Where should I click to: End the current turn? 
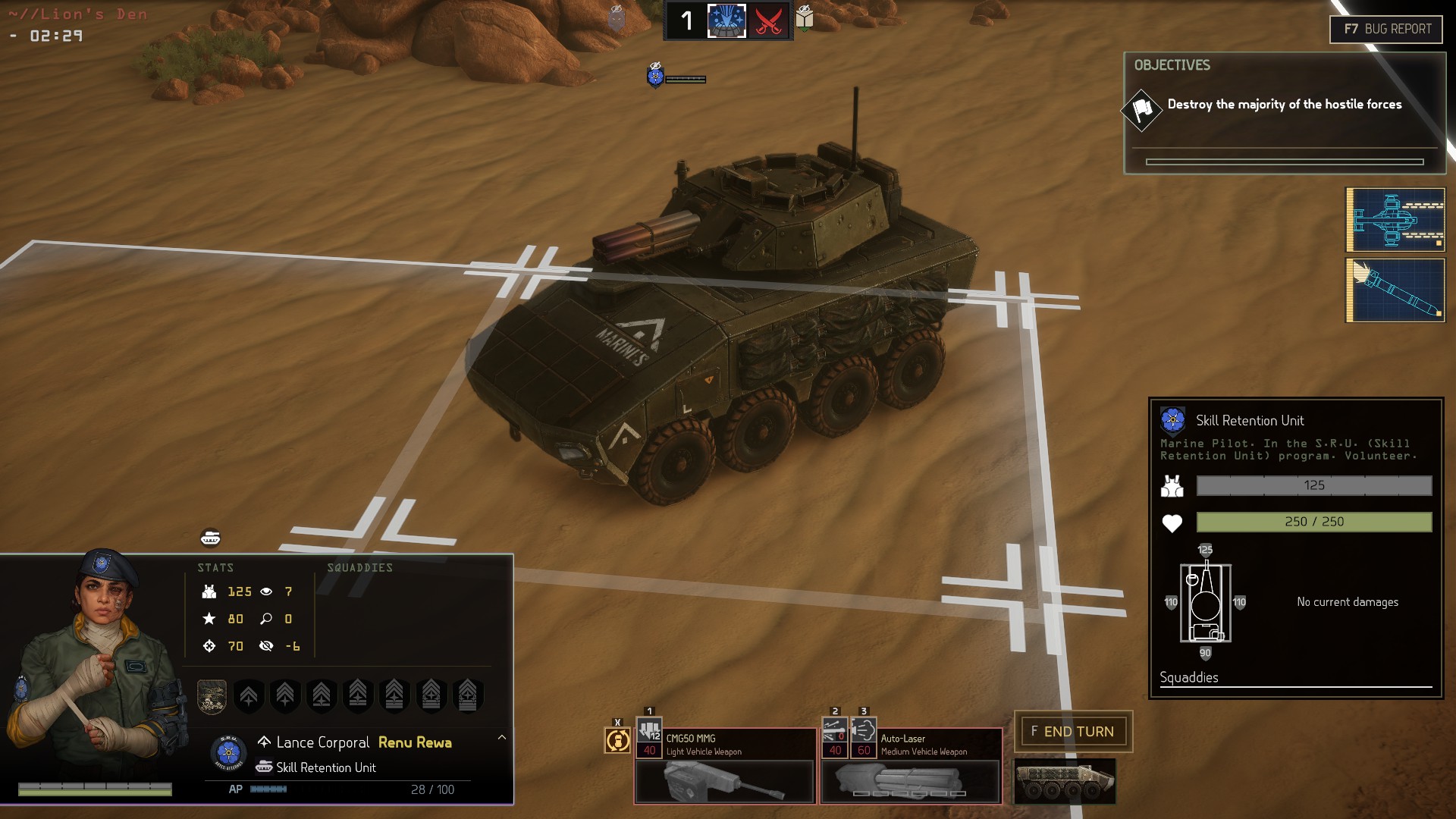pyautogui.click(x=1072, y=732)
